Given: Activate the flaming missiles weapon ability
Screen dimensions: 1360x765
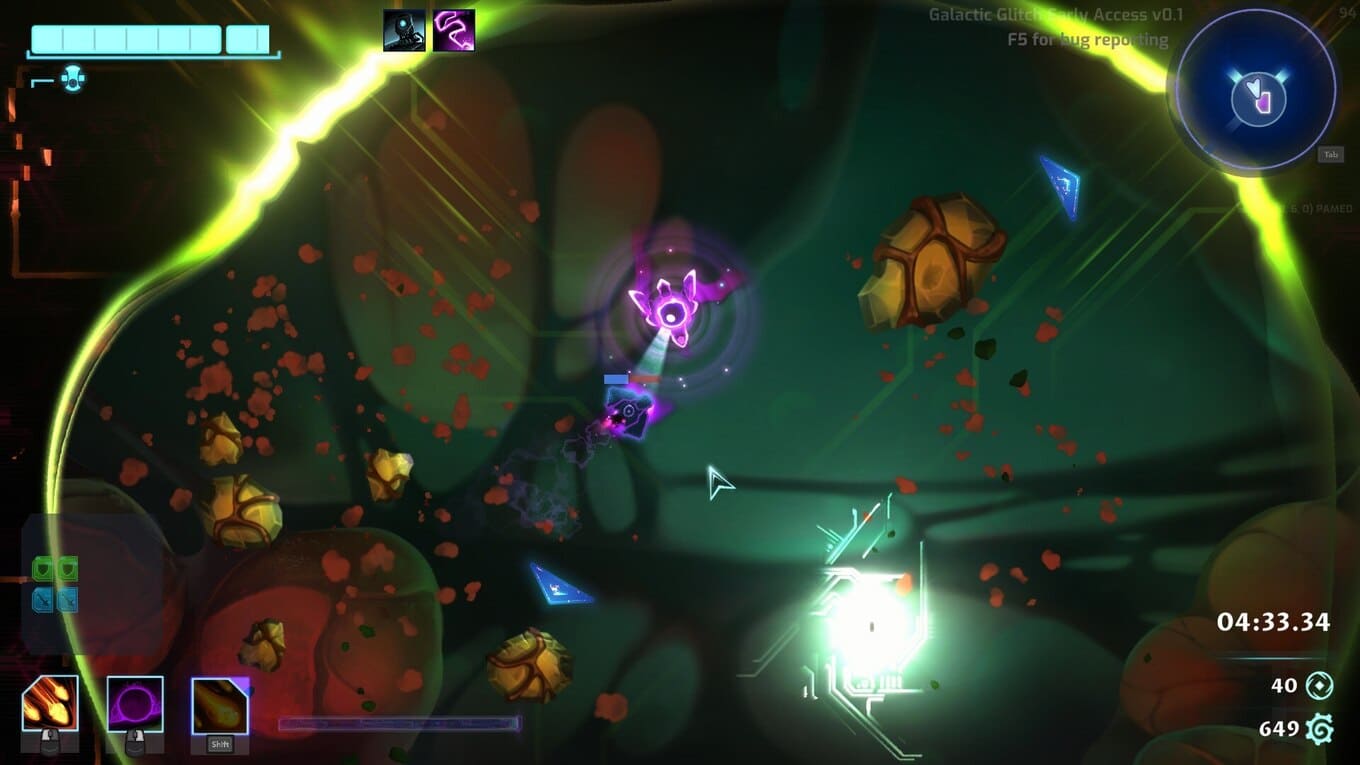Looking at the screenshot, I should pos(50,703).
